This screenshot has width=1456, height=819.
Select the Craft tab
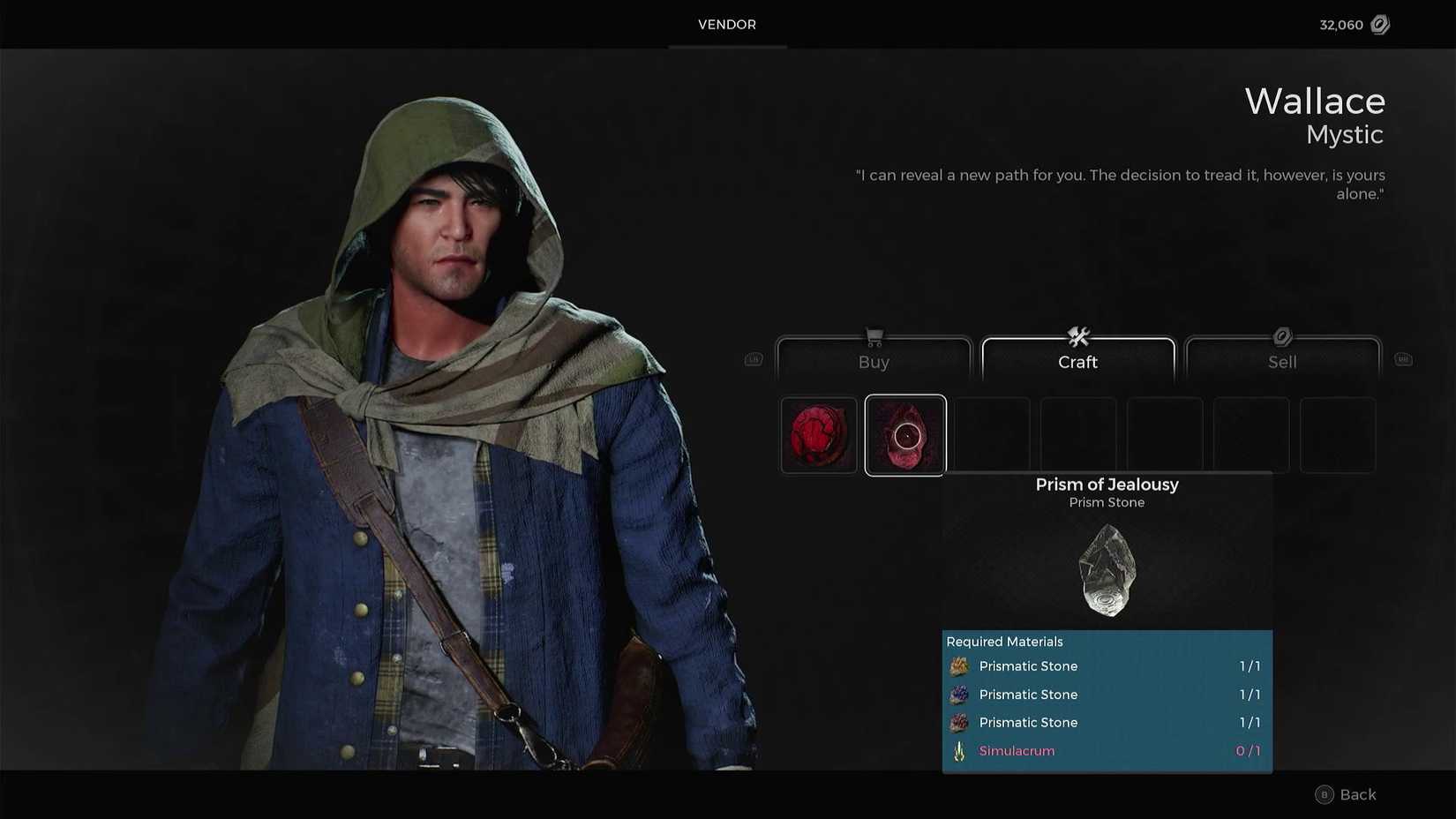[x=1077, y=362]
